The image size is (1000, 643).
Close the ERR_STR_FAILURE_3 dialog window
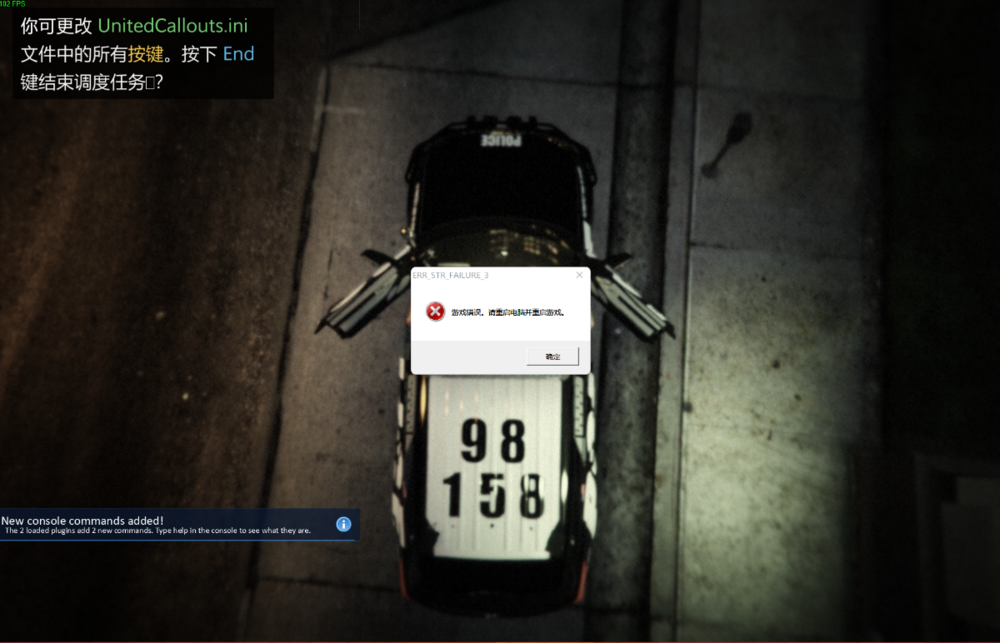pos(579,274)
